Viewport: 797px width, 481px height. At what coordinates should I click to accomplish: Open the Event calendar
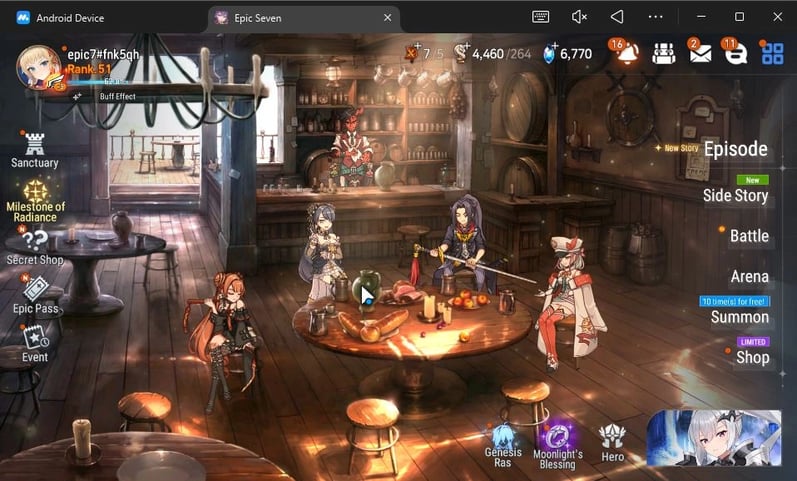point(35,341)
